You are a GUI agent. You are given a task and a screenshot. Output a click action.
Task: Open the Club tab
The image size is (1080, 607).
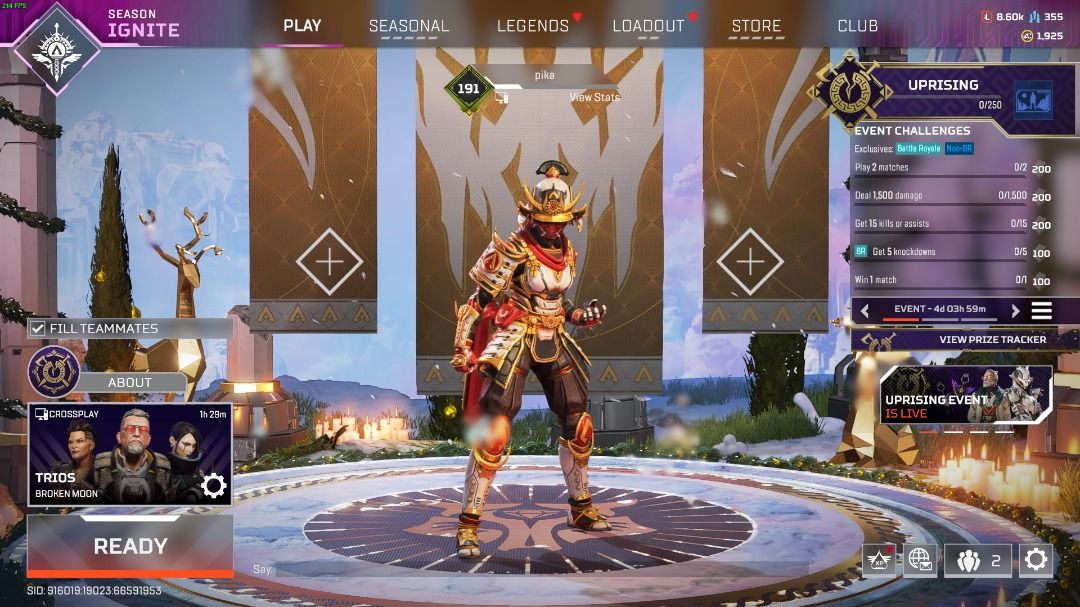(x=857, y=26)
